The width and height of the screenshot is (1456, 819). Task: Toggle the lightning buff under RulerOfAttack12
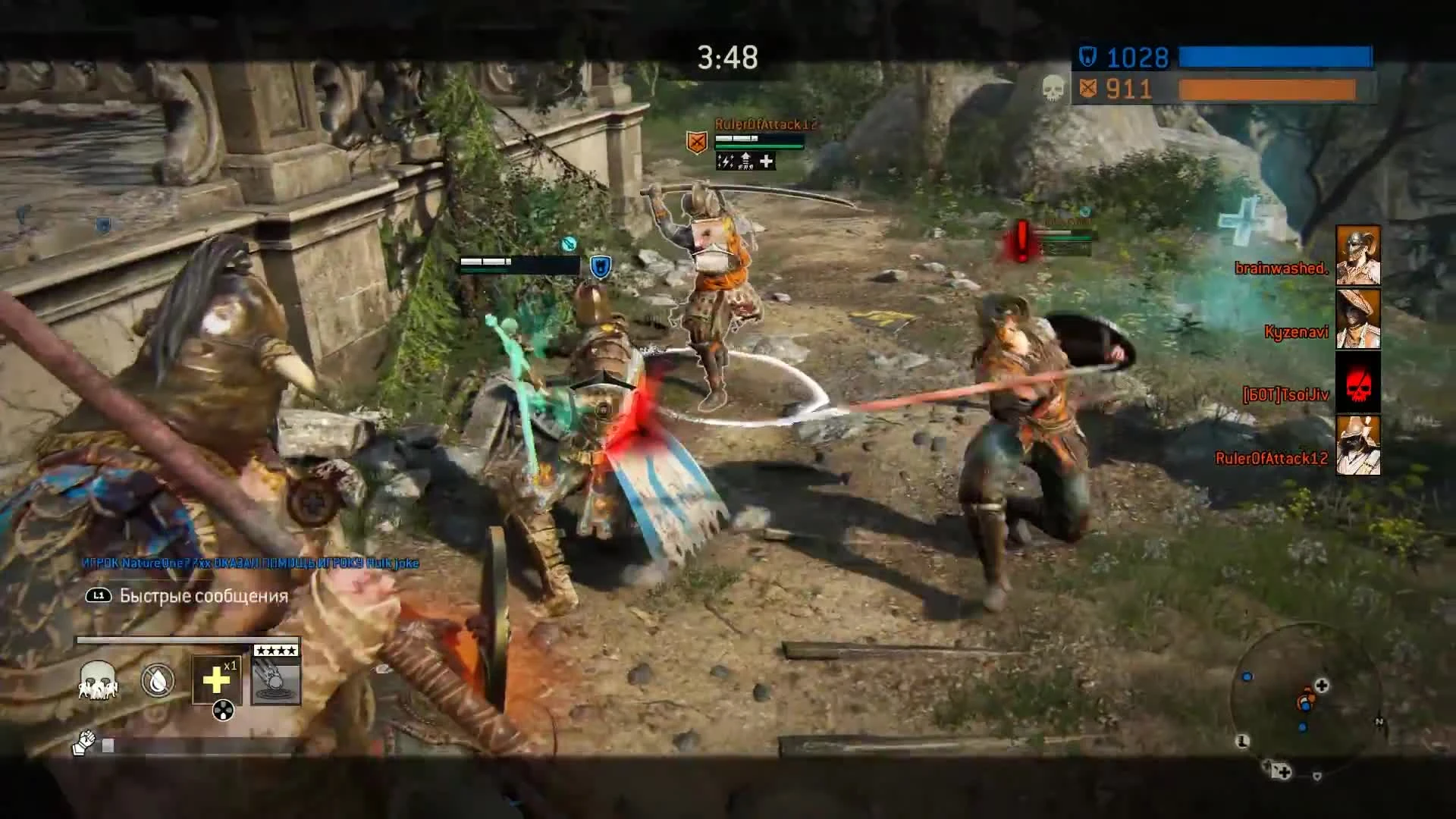[725, 162]
